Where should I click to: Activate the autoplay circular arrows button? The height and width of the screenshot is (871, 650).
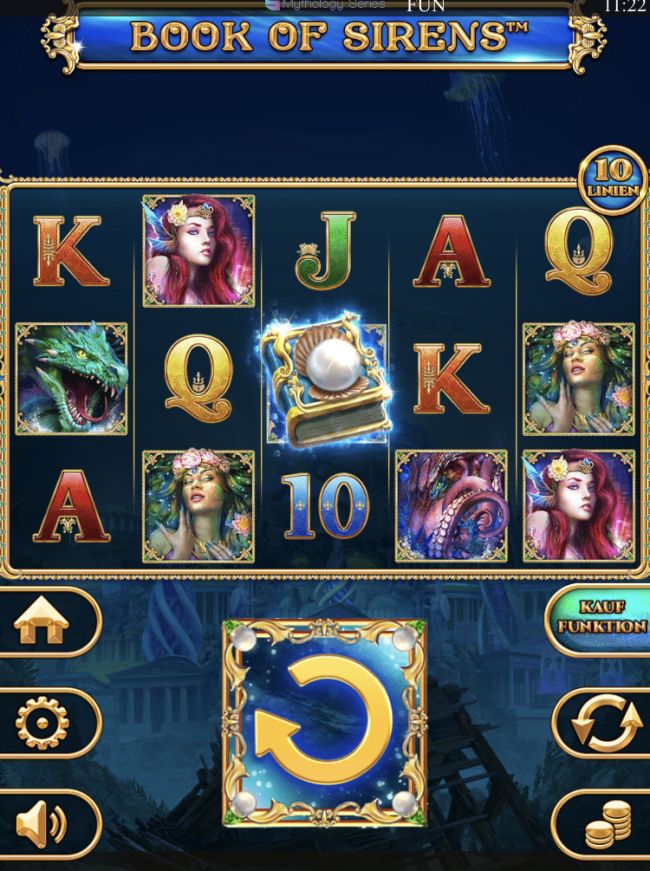pos(606,723)
